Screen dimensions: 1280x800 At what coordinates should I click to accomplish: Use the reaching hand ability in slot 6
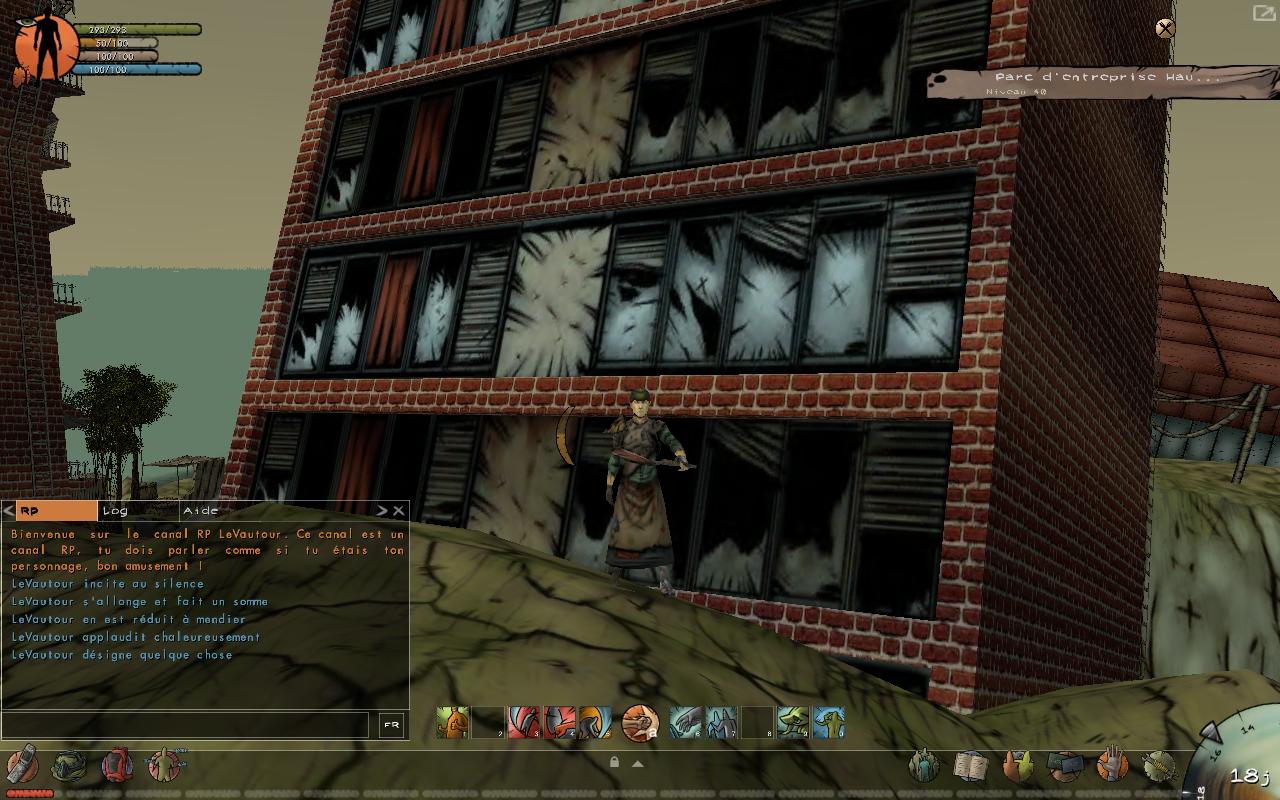coord(685,722)
